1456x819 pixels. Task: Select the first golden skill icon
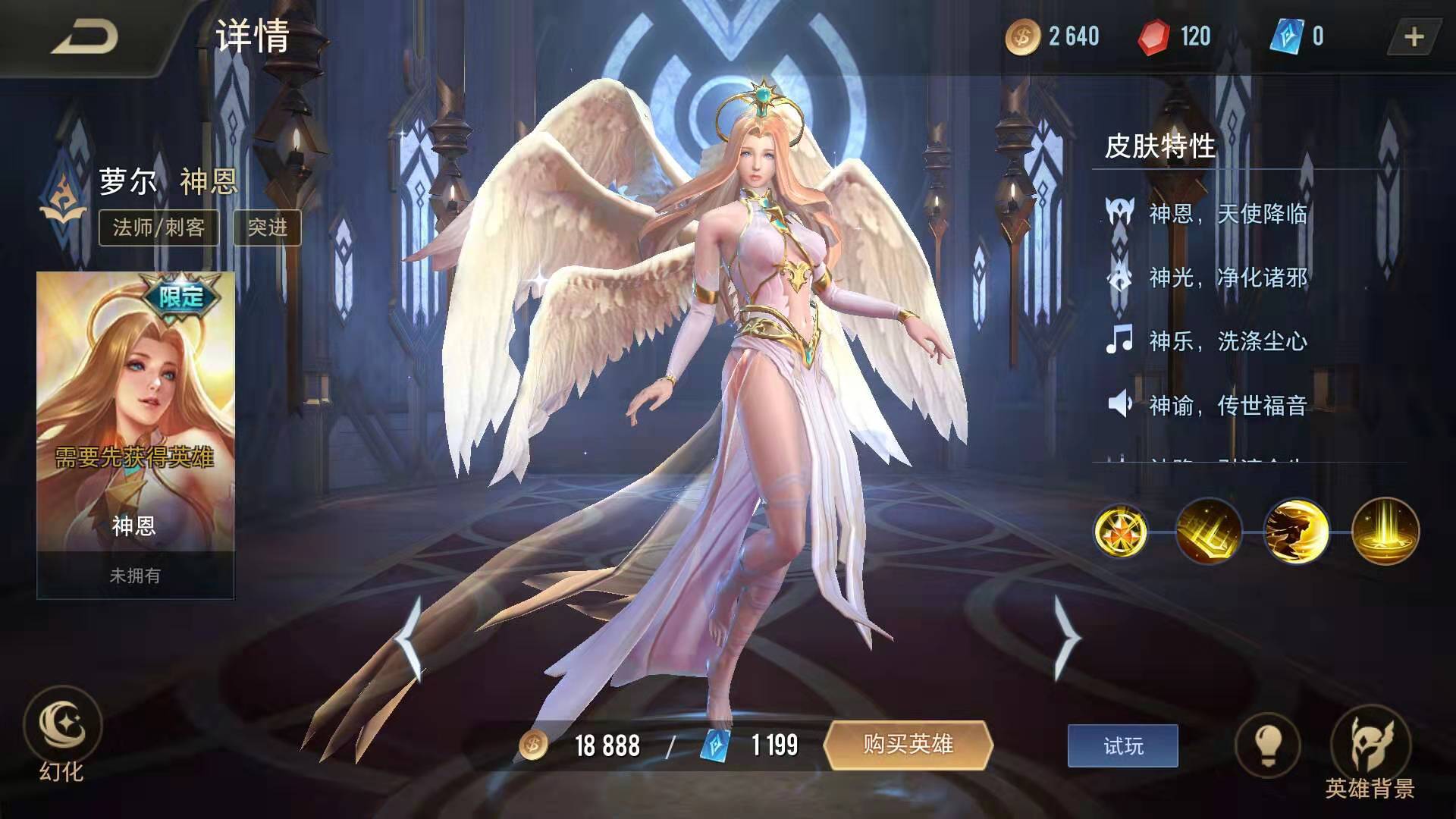point(1120,531)
